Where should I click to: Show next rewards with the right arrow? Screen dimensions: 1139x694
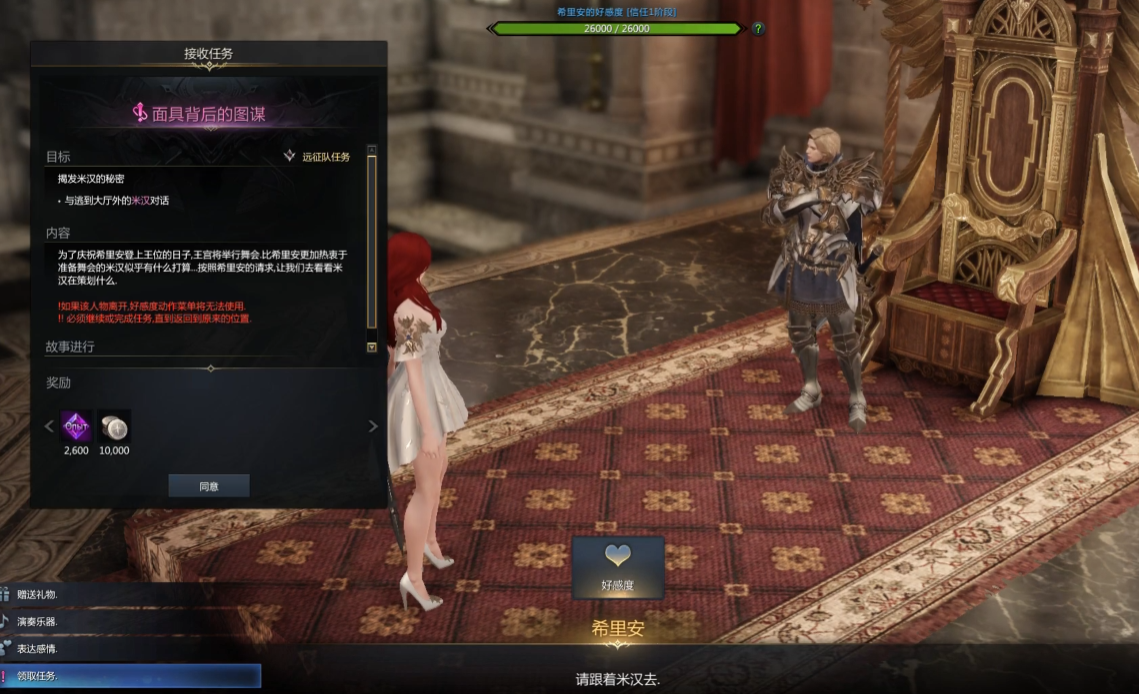[x=374, y=426]
